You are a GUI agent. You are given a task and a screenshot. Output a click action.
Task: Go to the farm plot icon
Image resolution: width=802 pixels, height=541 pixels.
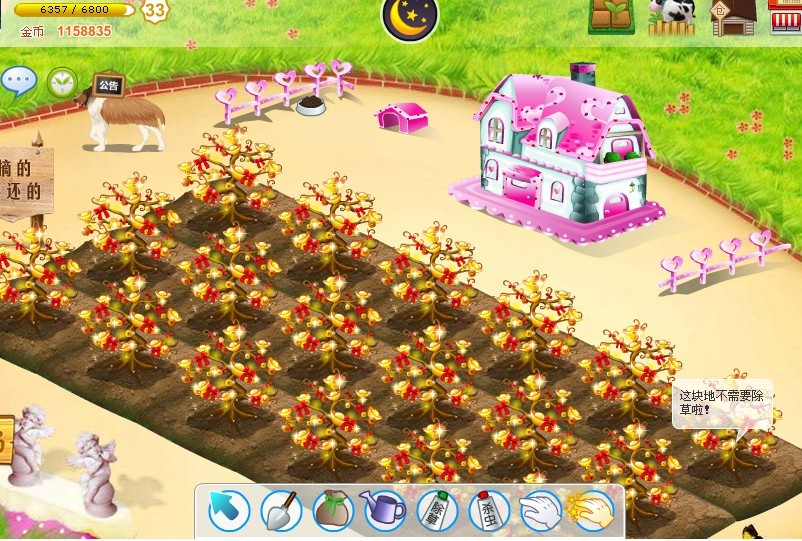tap(612, 16)
